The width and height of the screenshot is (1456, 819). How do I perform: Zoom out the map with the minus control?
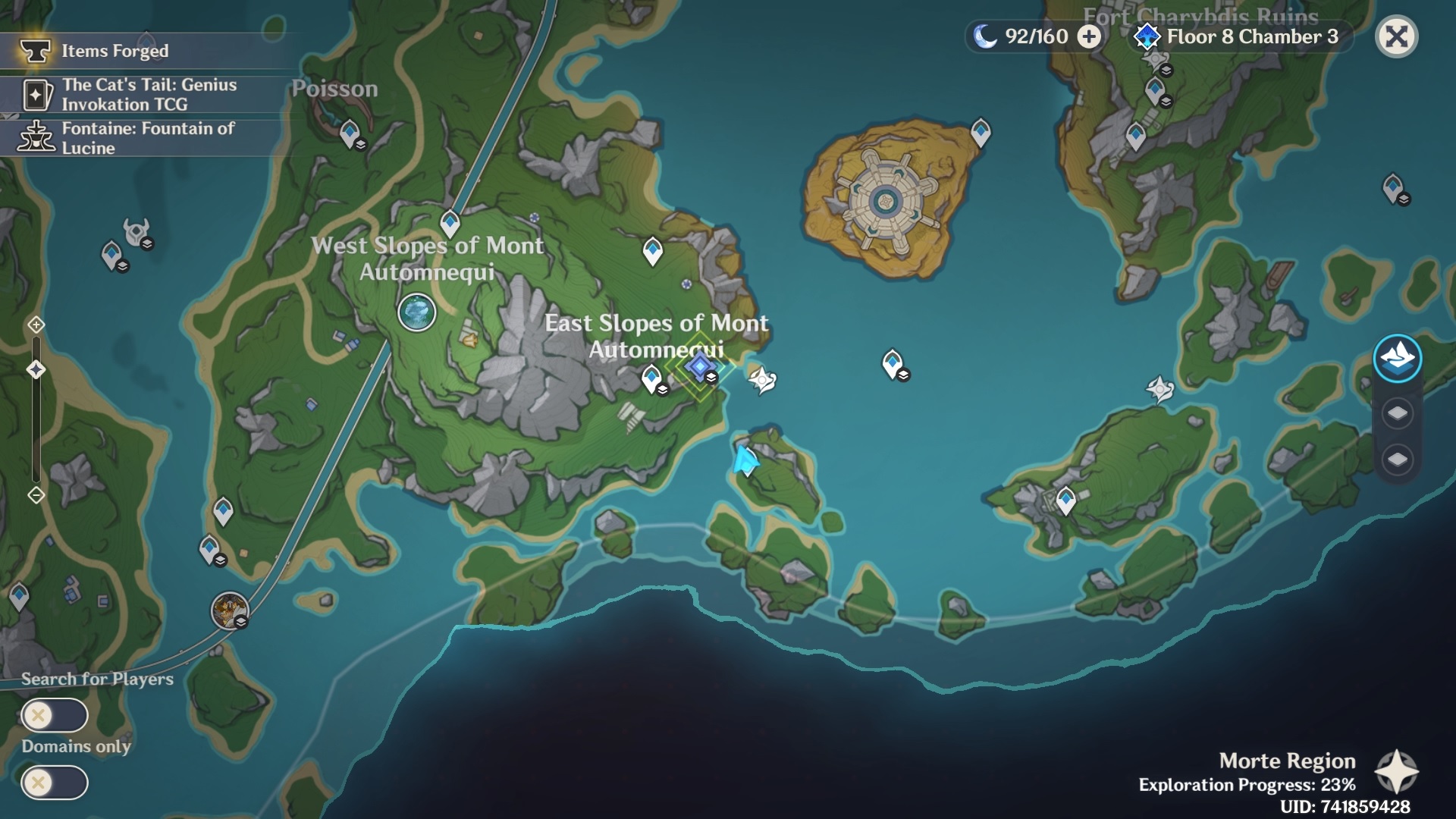tap(36, 495)
